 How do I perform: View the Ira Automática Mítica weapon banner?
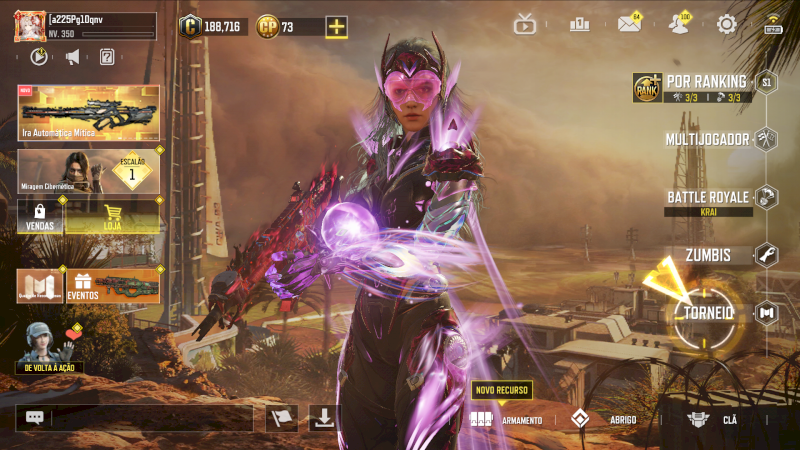(89, 112)
